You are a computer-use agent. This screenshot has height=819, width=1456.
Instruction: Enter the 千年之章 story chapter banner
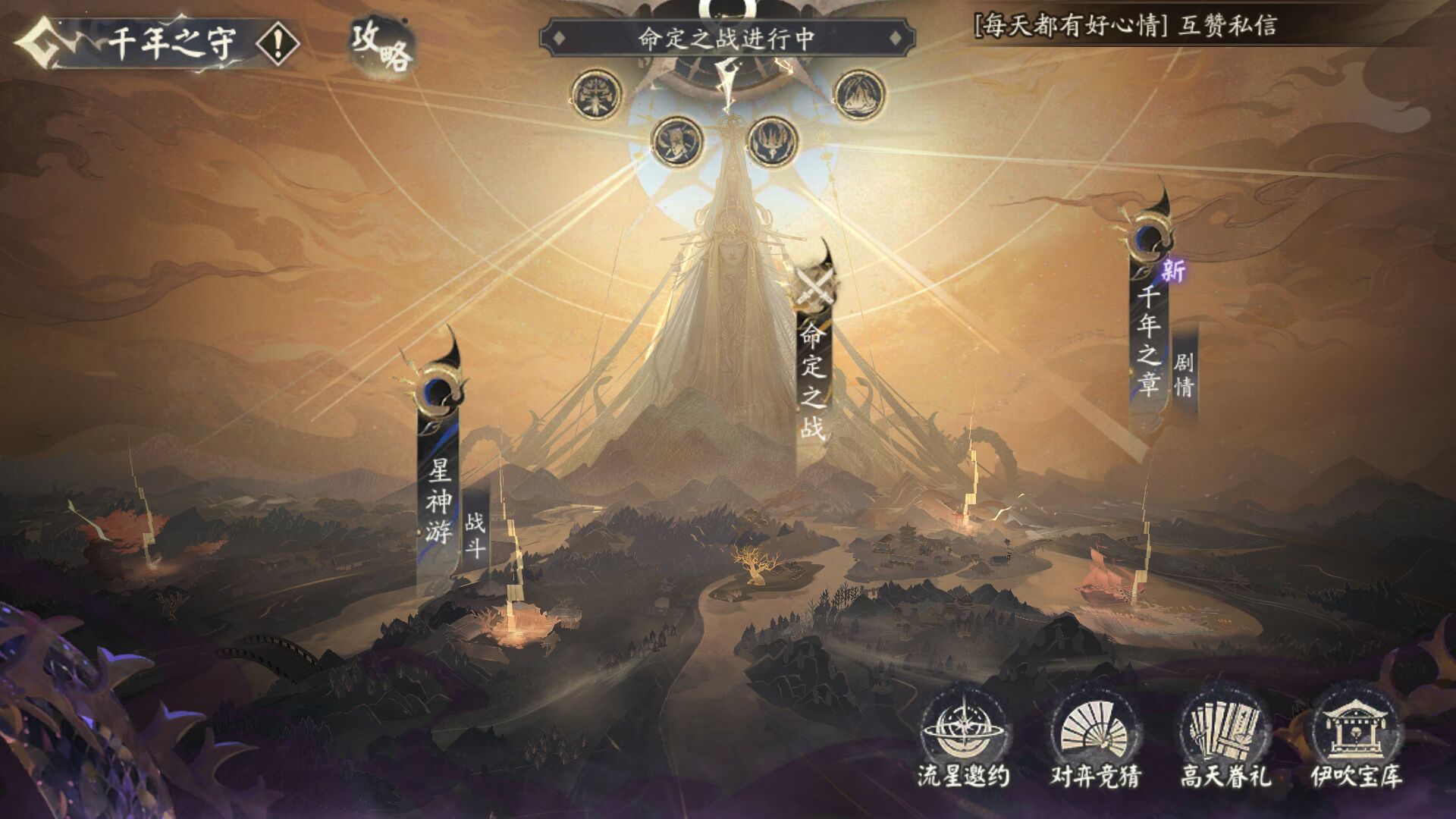point(1150,341)
